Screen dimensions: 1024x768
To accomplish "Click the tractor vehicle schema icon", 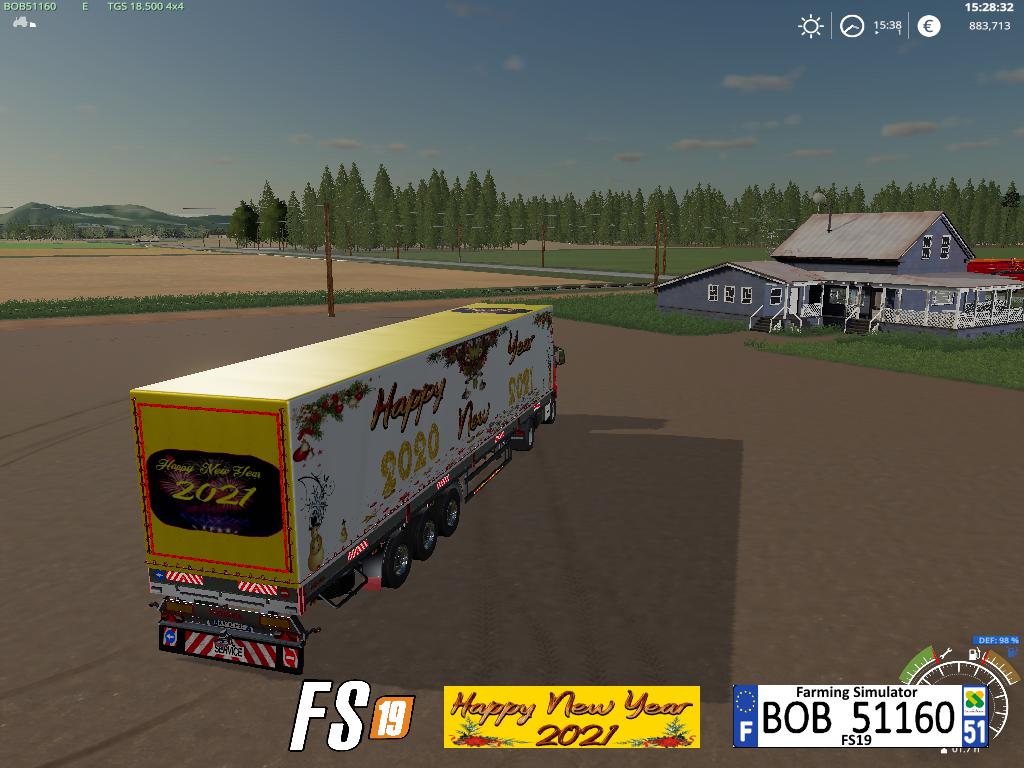I will (20, 23).
